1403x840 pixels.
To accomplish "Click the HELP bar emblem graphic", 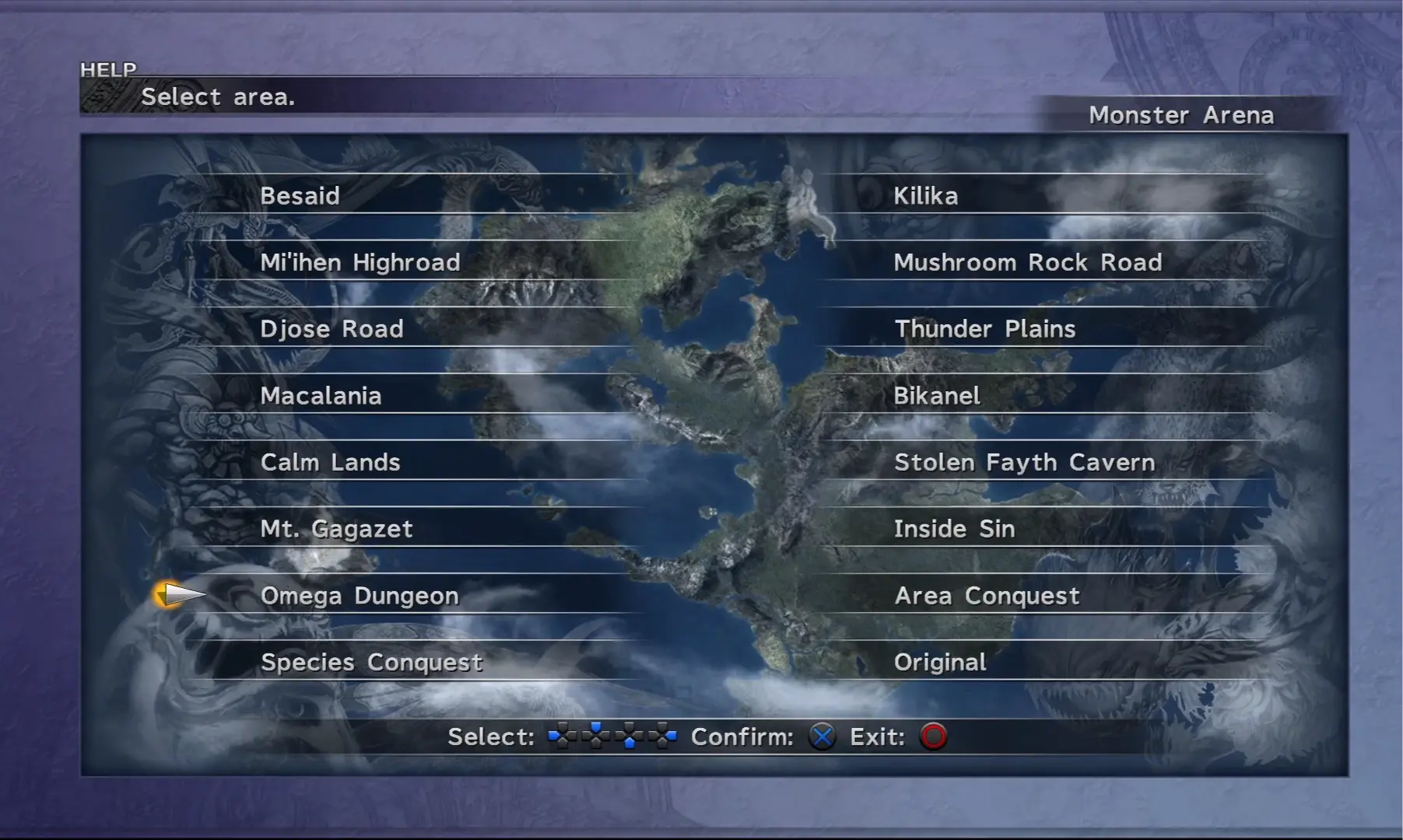I will coord(105,96).
